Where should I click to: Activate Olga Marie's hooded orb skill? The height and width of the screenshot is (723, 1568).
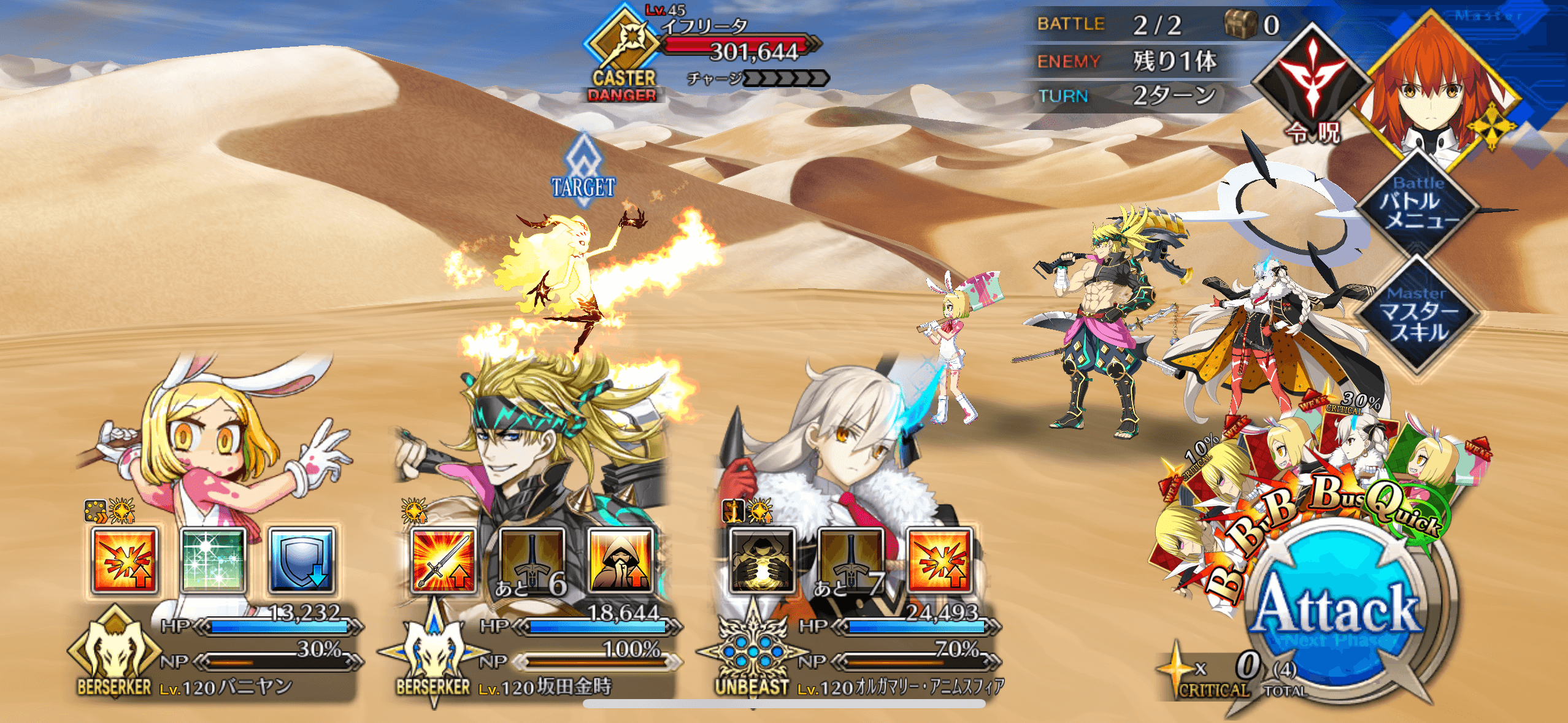click(761, 561)
